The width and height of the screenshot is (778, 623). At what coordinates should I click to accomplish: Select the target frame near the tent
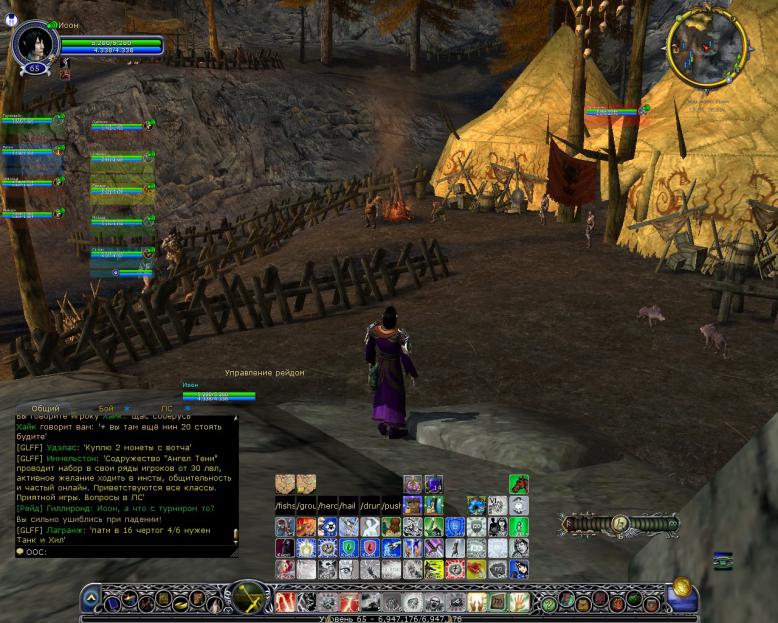click(612, 111)
